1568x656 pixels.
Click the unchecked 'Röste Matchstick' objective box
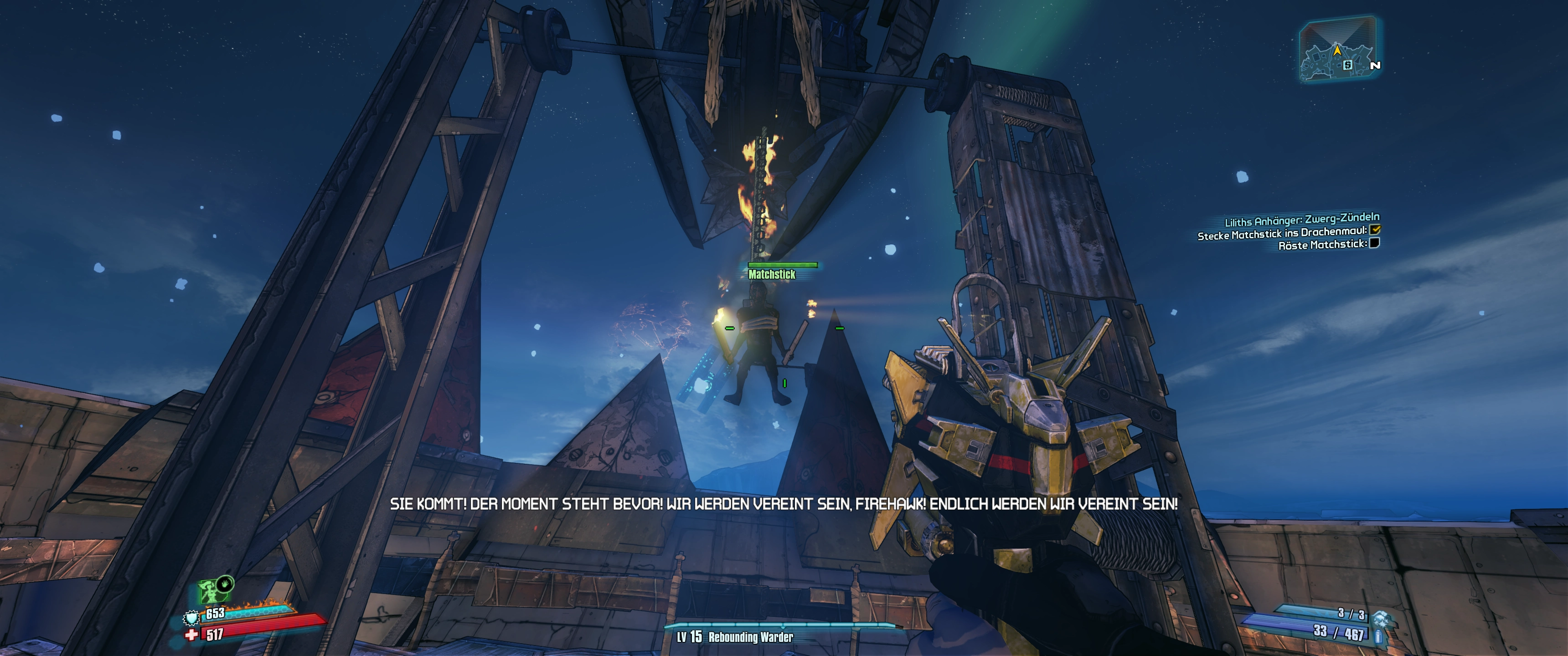[x=1374, y=243]
